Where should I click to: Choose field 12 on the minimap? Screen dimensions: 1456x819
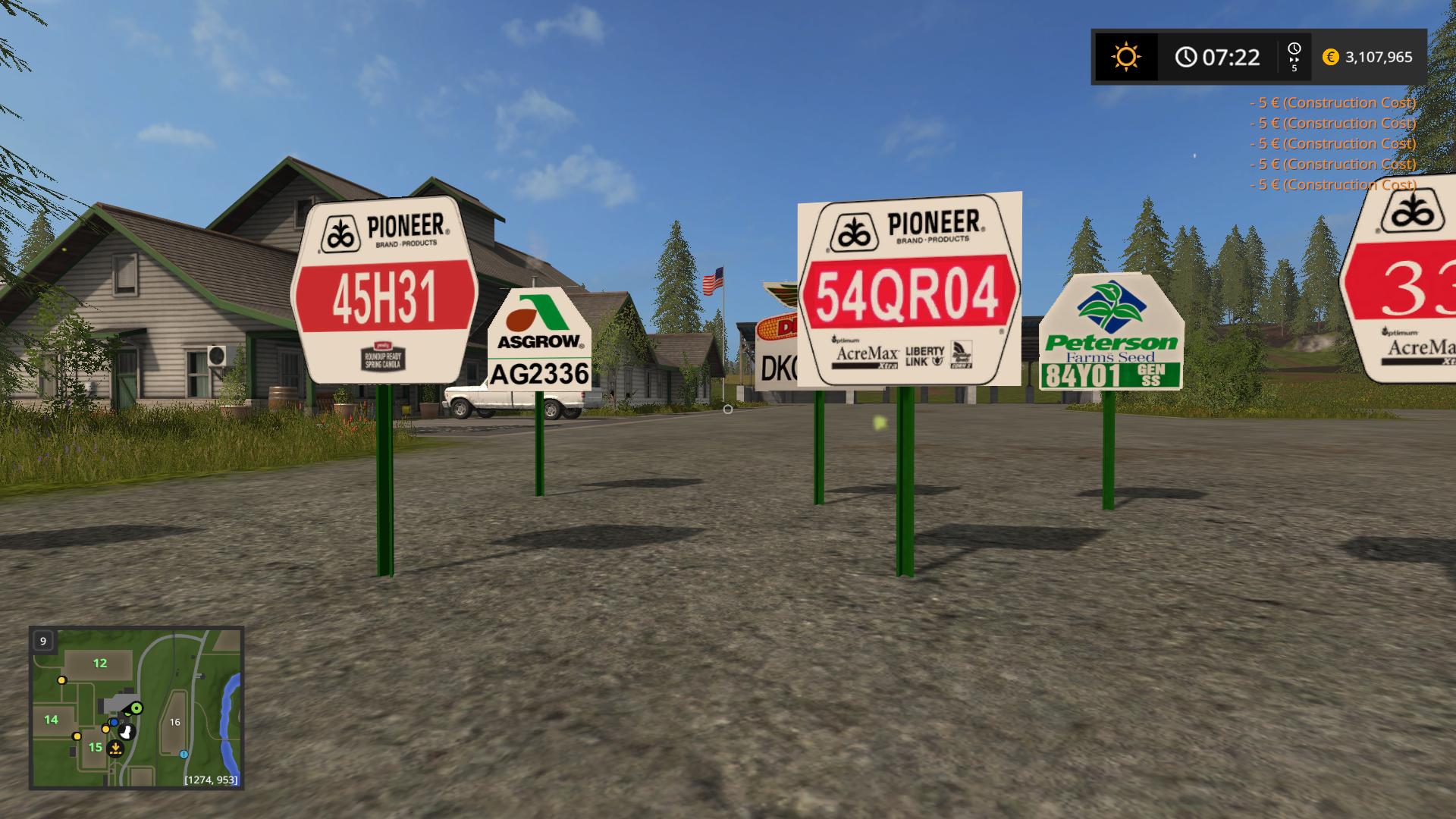pyautogui.click(x=100, y=664)
